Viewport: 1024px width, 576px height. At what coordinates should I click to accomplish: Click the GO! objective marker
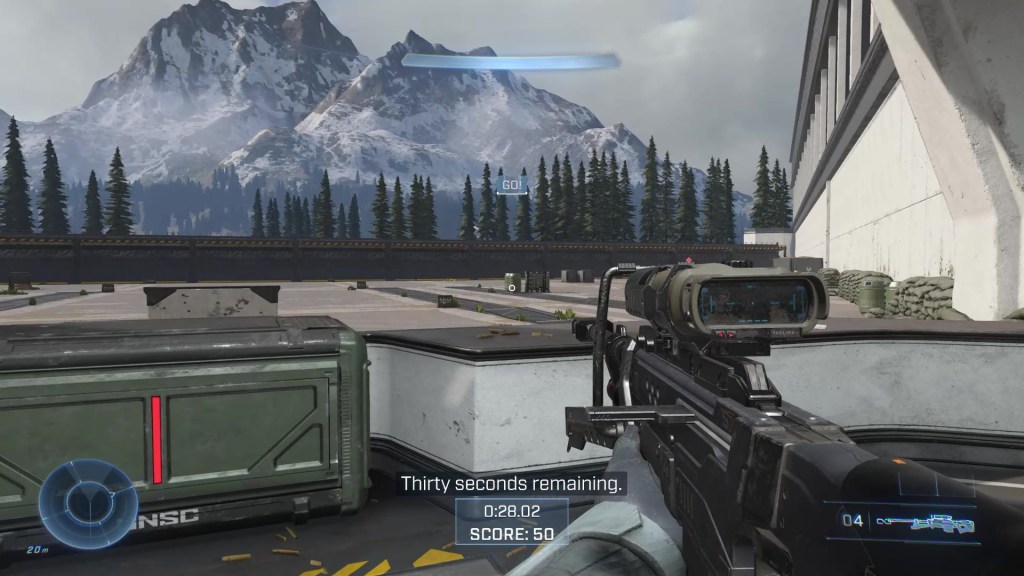coord(511,184)
